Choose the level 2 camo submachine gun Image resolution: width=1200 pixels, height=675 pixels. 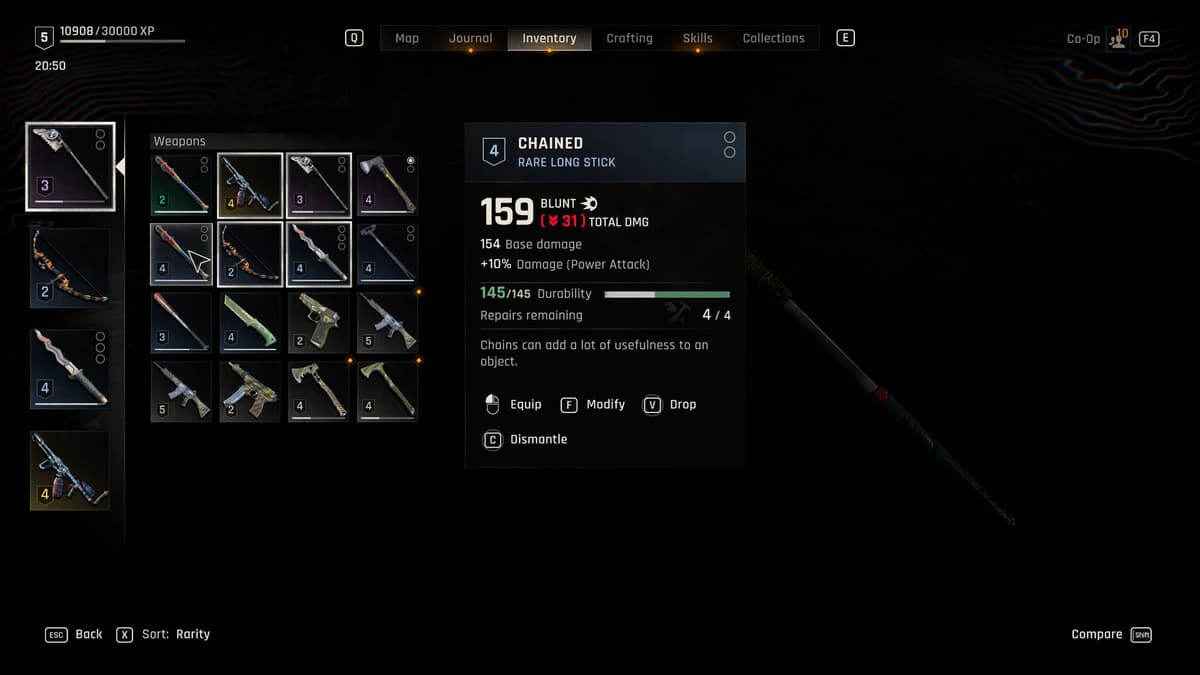click(249, 391)
